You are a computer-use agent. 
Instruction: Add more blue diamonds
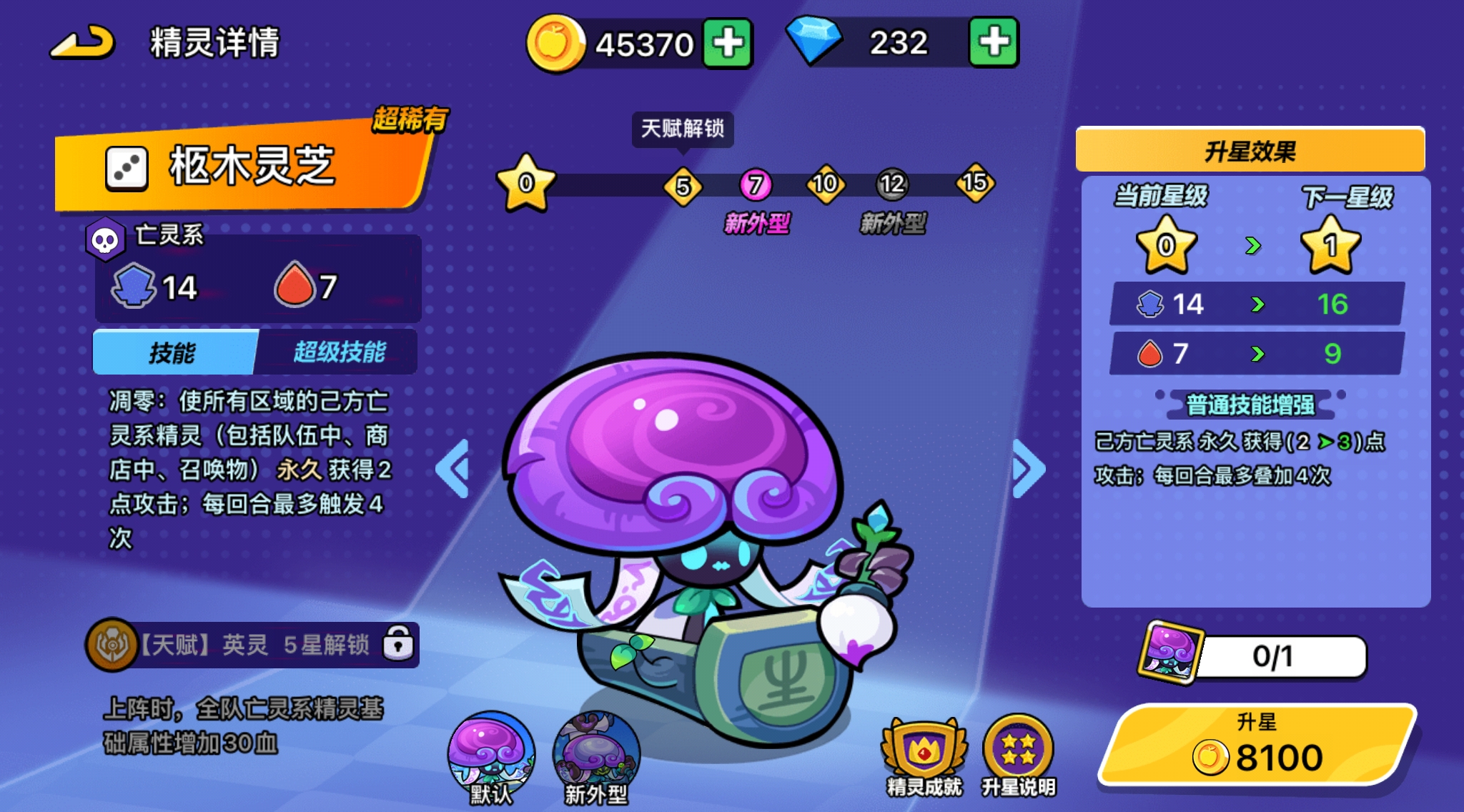(x=993, y=43)
